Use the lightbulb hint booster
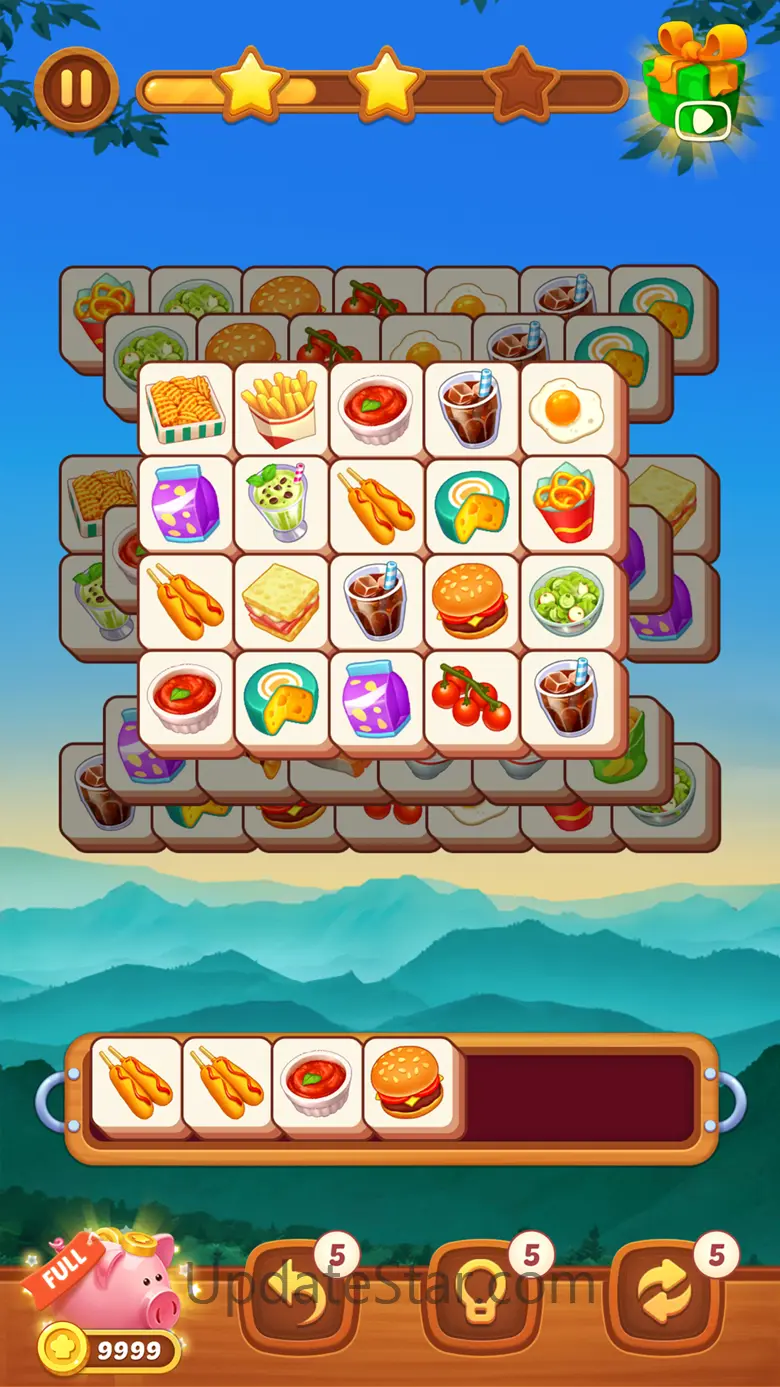Screen dimensions: 780x1387 481,1294
